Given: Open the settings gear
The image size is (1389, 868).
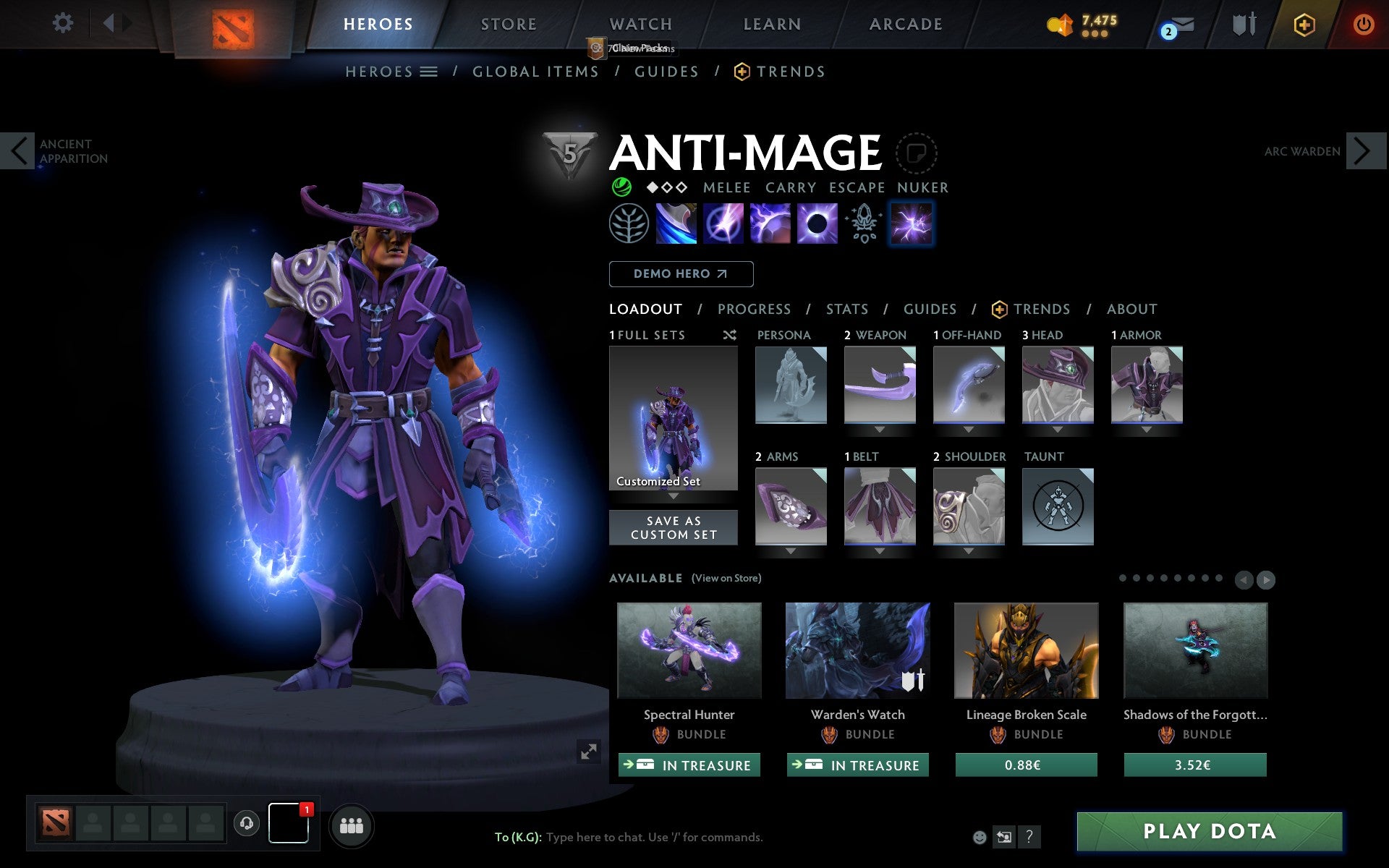Looking at the screenshot, I should [x=63, y=23].
